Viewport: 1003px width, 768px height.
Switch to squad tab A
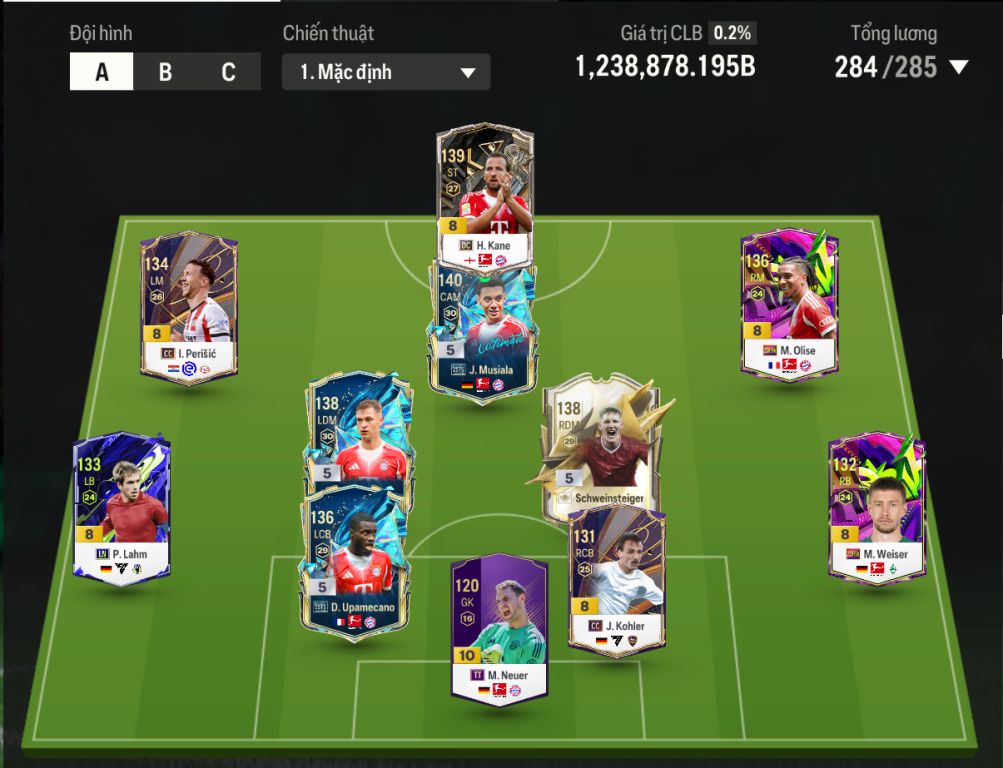[102, 72]
